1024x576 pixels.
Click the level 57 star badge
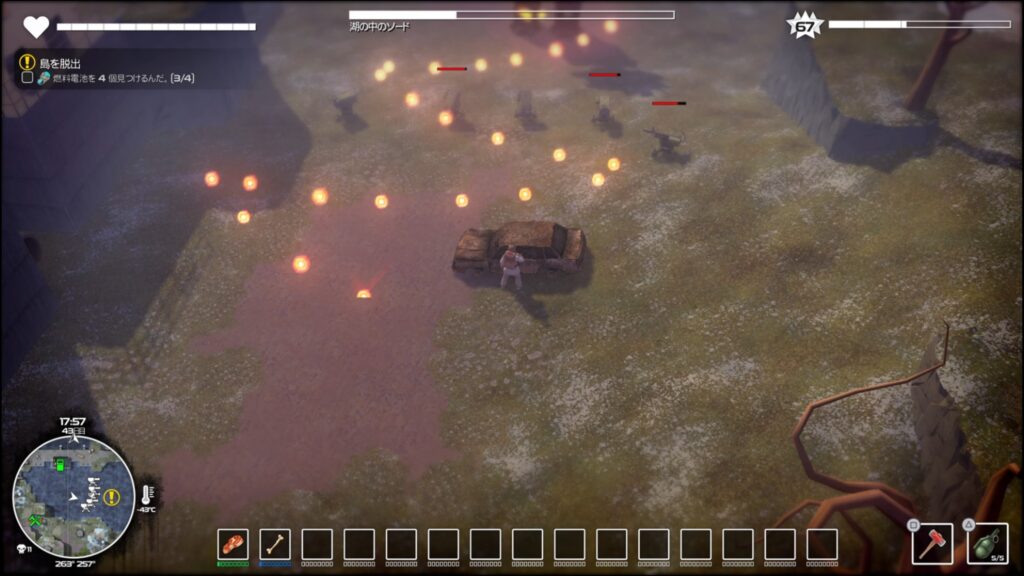(x=805, y=26)
